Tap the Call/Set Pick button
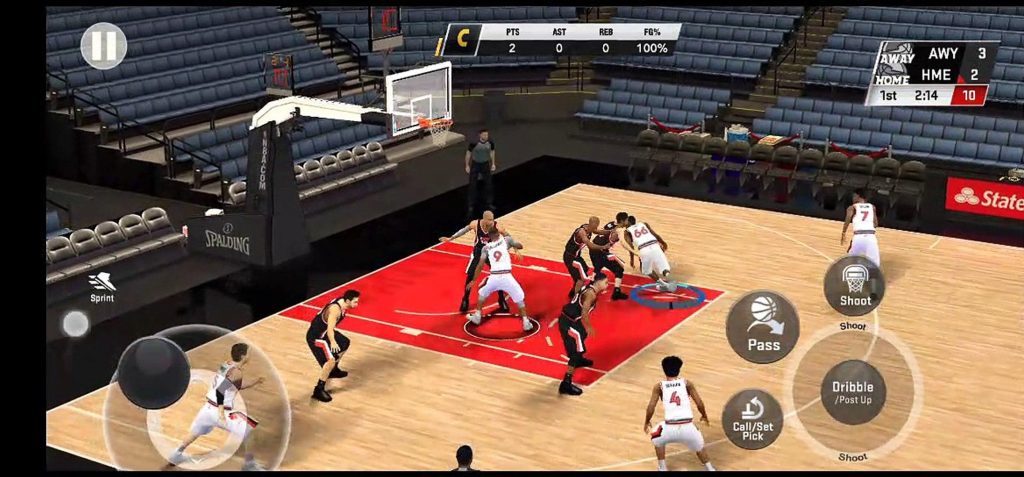This screenshot has height=477, width=1024. pyautogui.click(x=752, y=419)
